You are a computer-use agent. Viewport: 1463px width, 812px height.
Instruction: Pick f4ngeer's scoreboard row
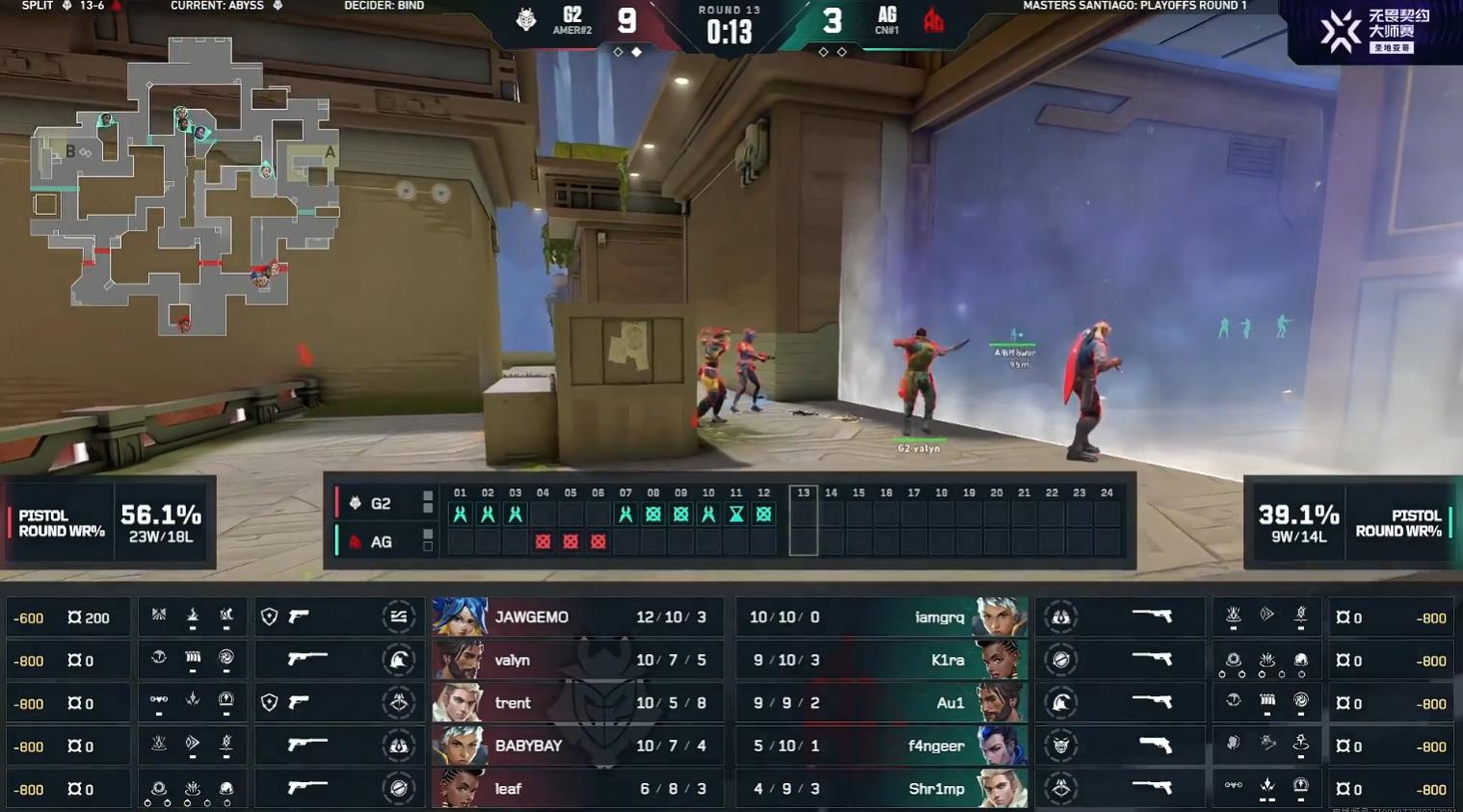[882, 746]
